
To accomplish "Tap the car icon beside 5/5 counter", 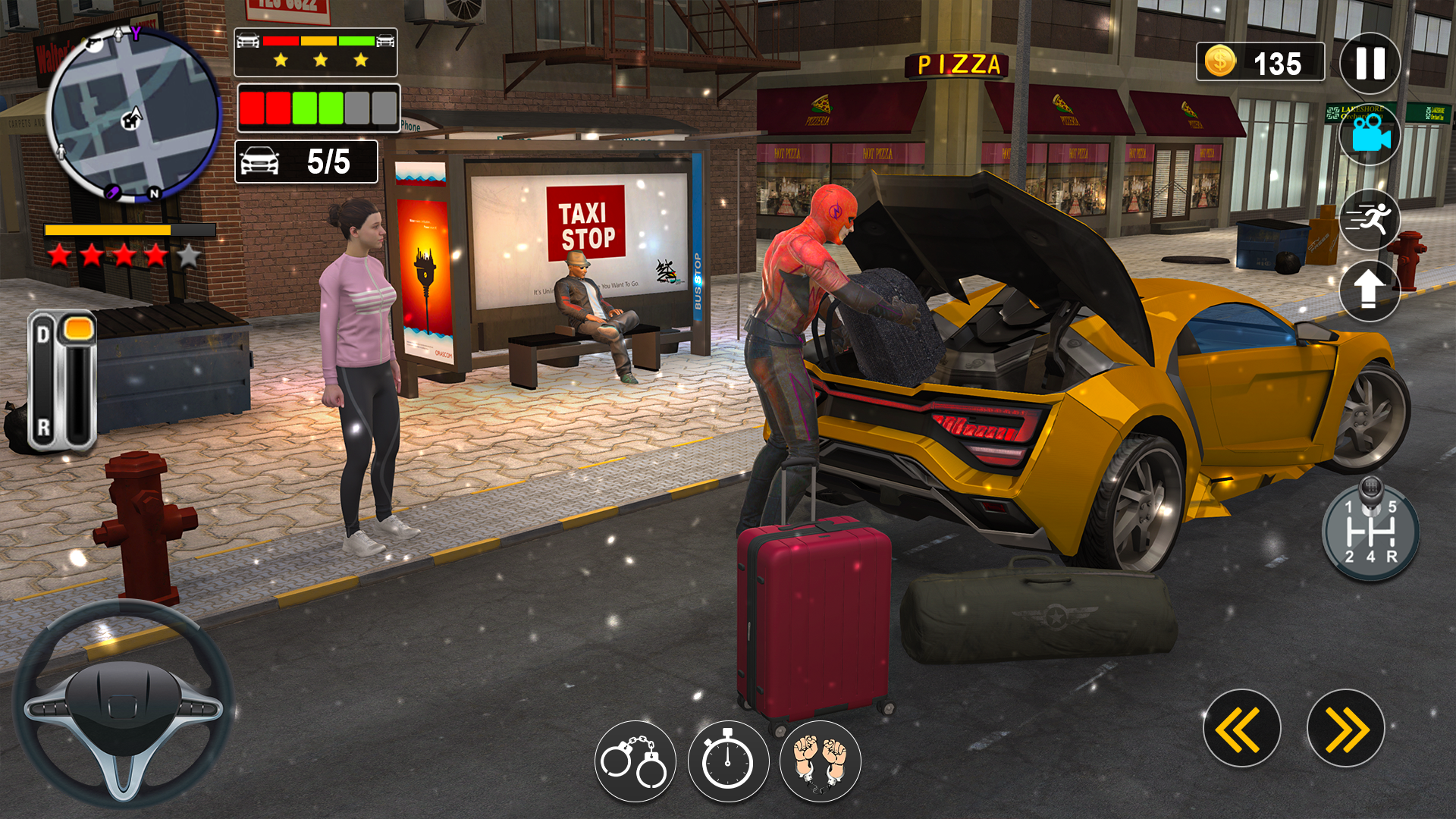I will tap(259, 161).
